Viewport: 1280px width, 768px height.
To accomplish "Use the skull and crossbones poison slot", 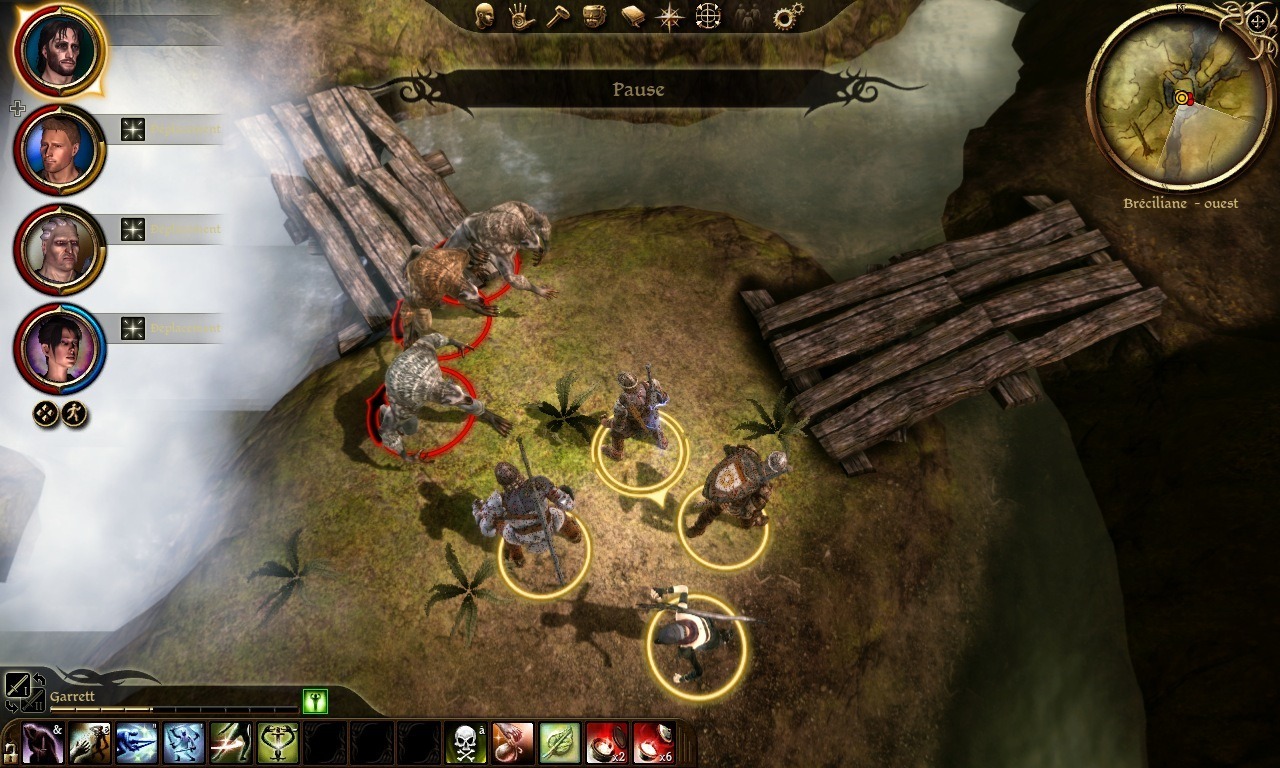I will [x=466, y=743].
